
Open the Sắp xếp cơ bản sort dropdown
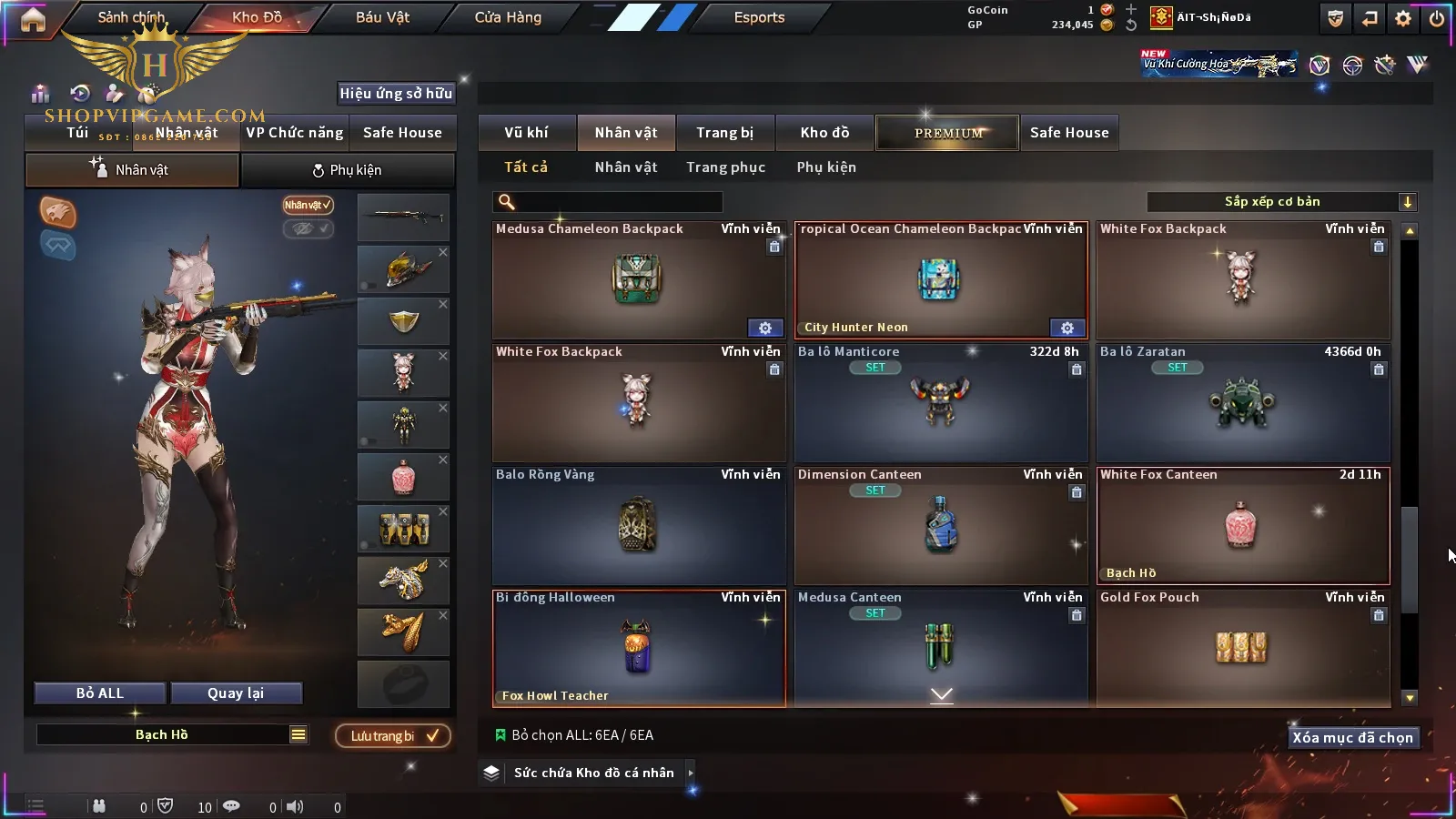tap(1280, 202)
